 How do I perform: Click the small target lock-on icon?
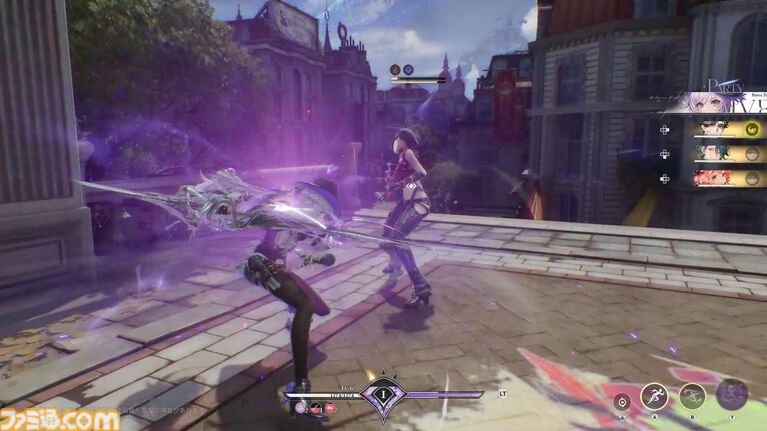pyautogui.click(x=622, y=402)
